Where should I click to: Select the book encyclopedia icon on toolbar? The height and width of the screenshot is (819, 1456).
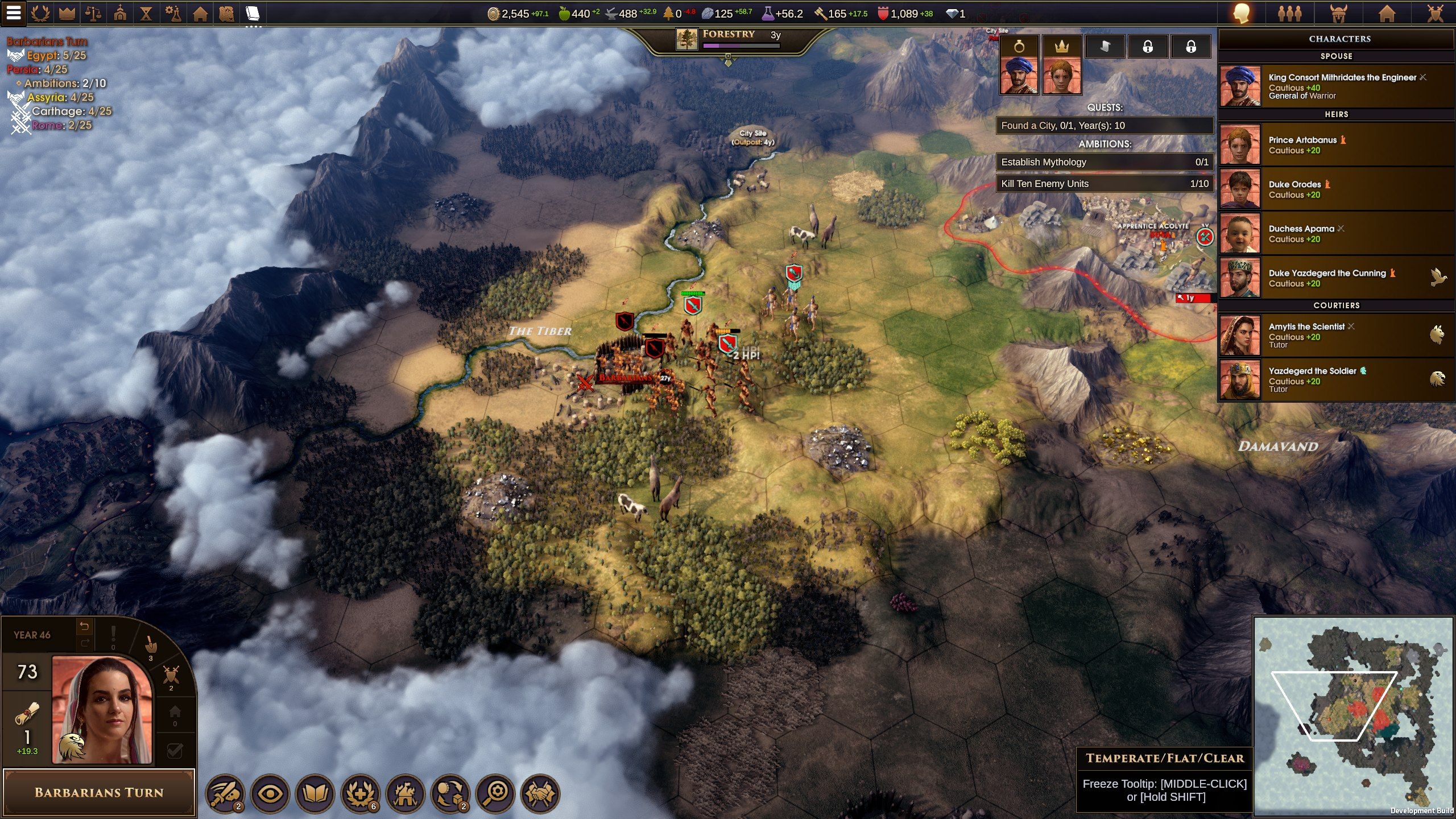point(253,13)
